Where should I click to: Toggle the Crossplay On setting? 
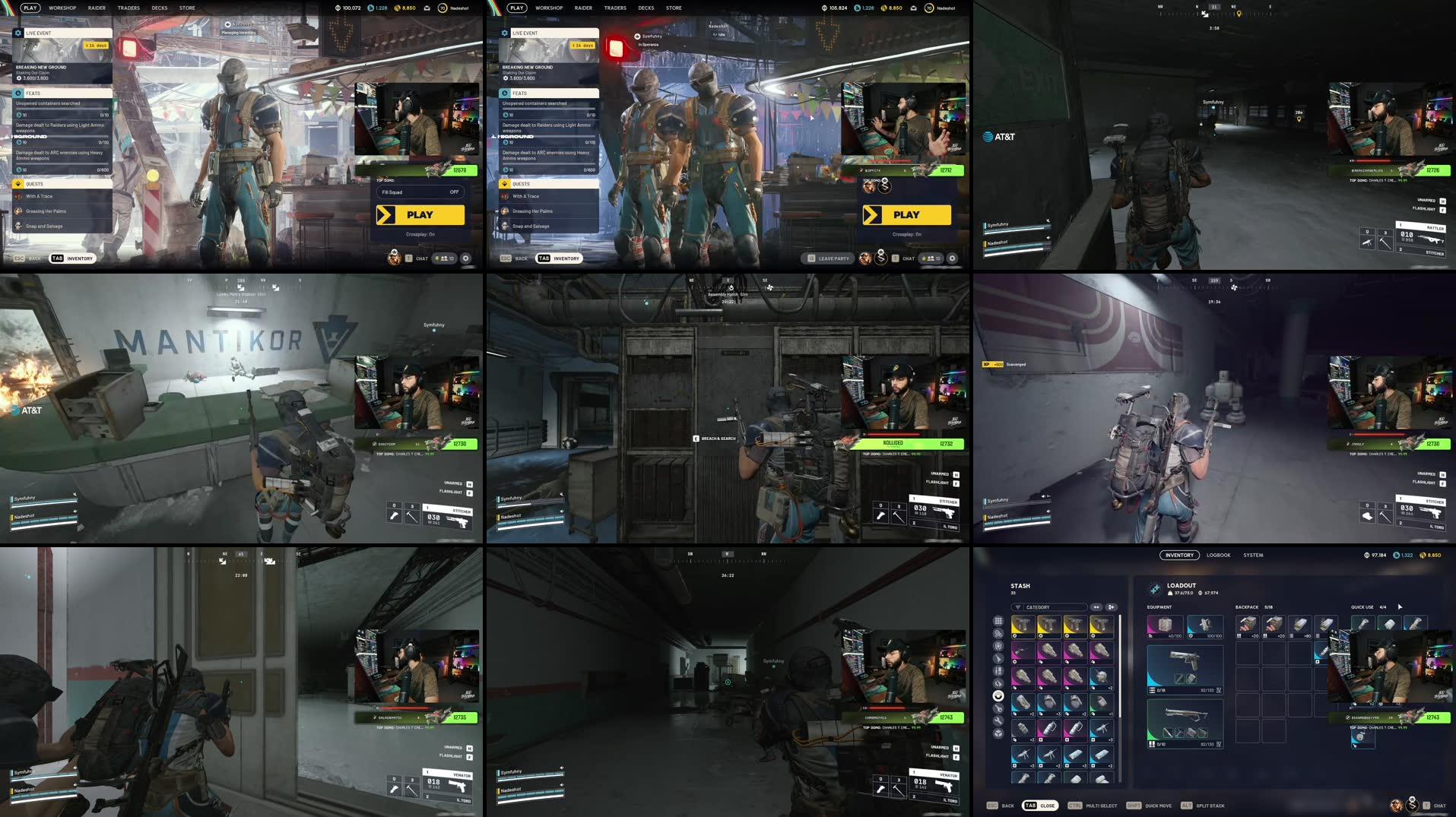(420, 236)
